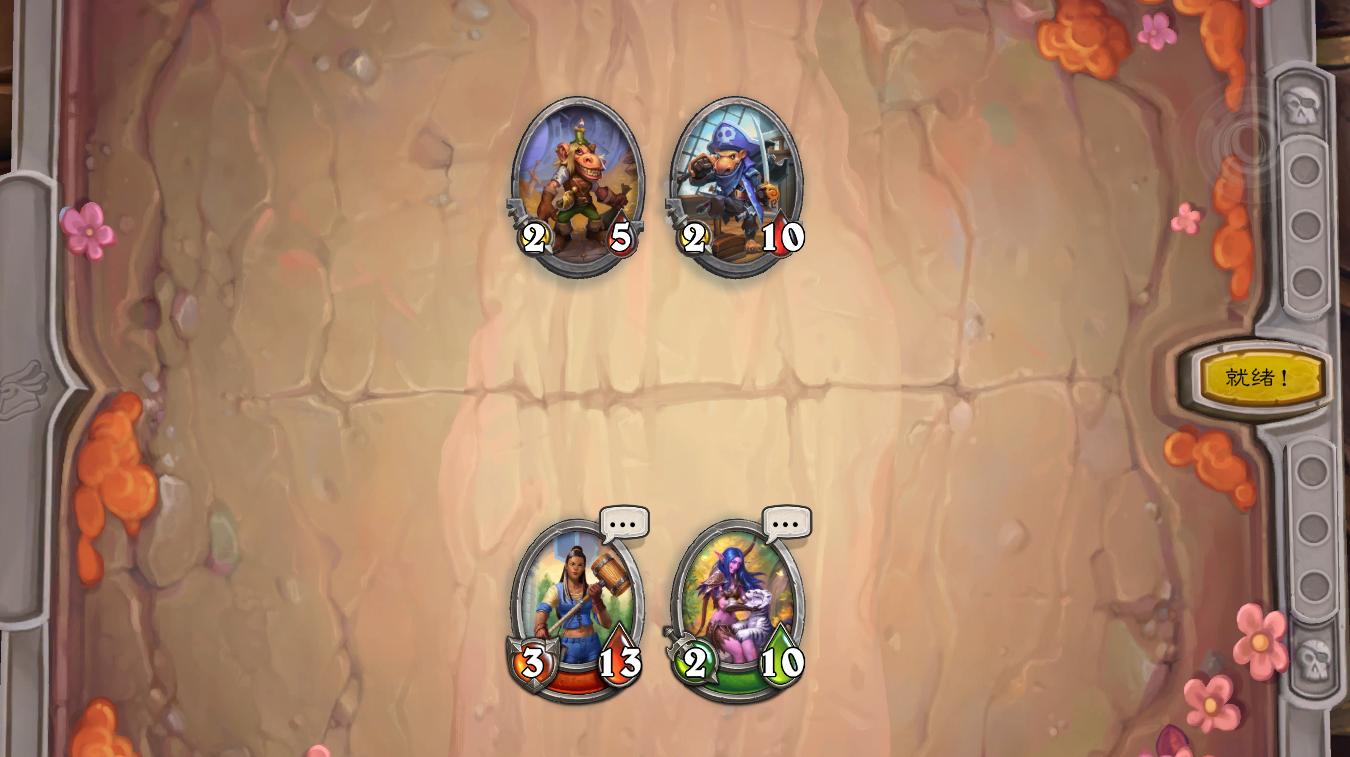Open the speech bubble above the hammer mercenary
The image size is (1350, 757).
coord(623,522)
